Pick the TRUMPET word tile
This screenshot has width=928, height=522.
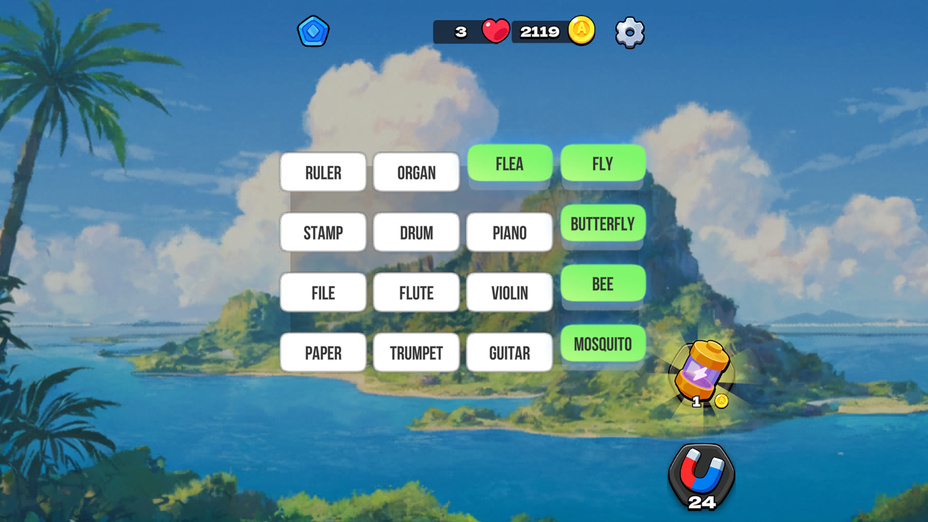(416, 352)
